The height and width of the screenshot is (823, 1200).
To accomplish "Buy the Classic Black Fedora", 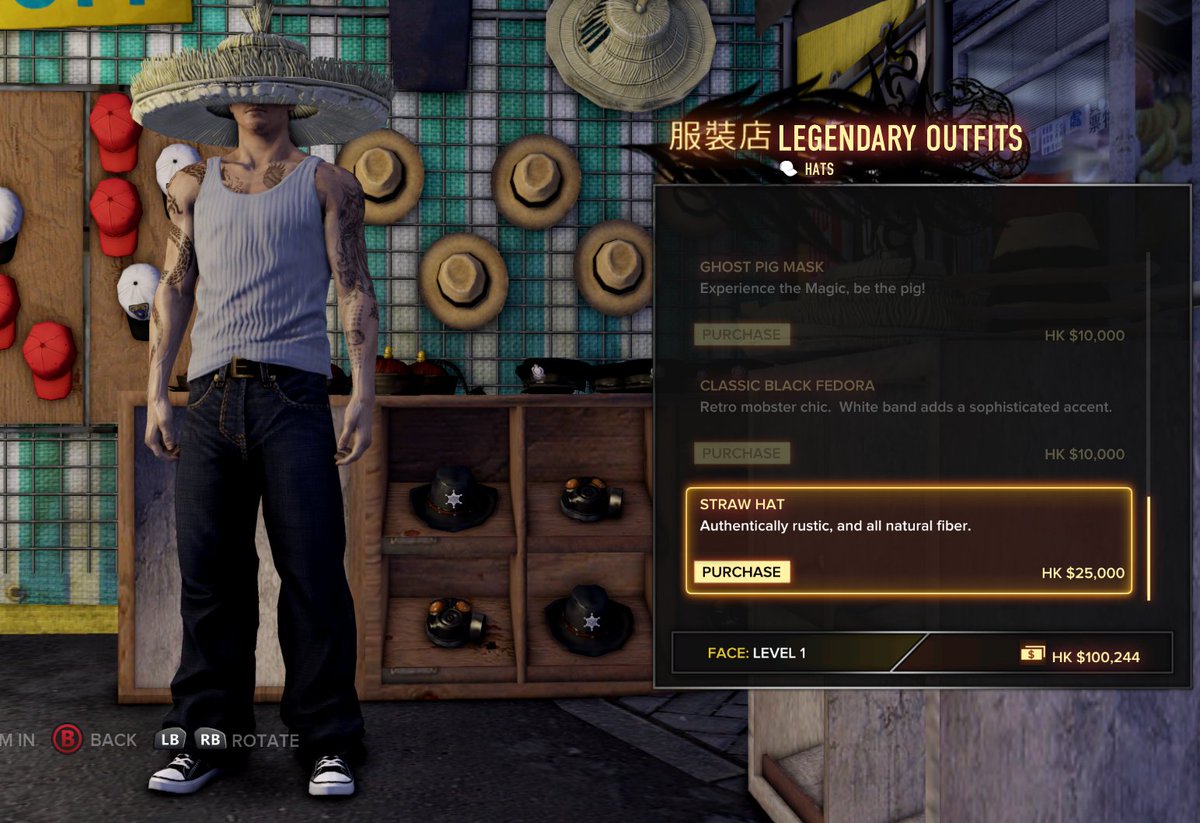I will [x=741, y=453].
